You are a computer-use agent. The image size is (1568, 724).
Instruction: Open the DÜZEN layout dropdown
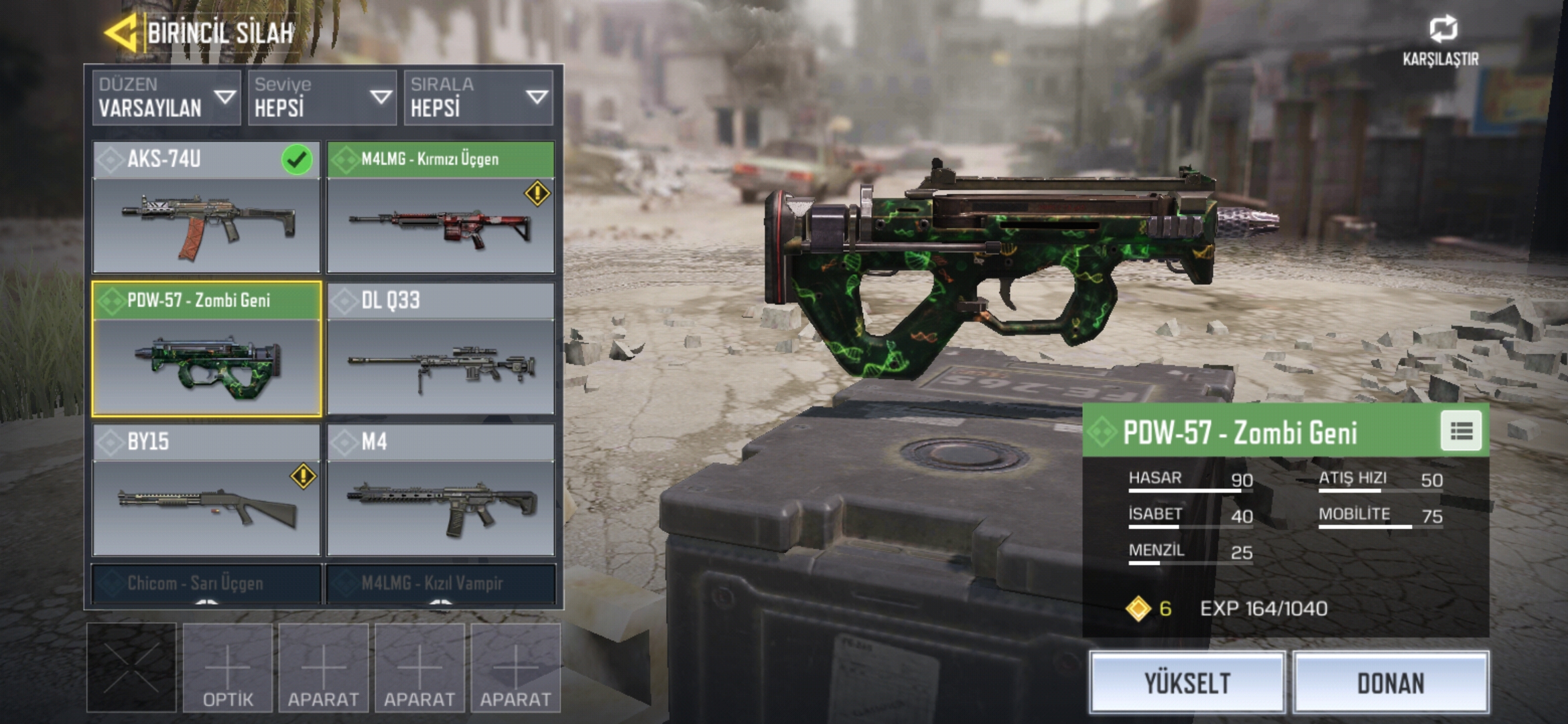coord(166,97)
